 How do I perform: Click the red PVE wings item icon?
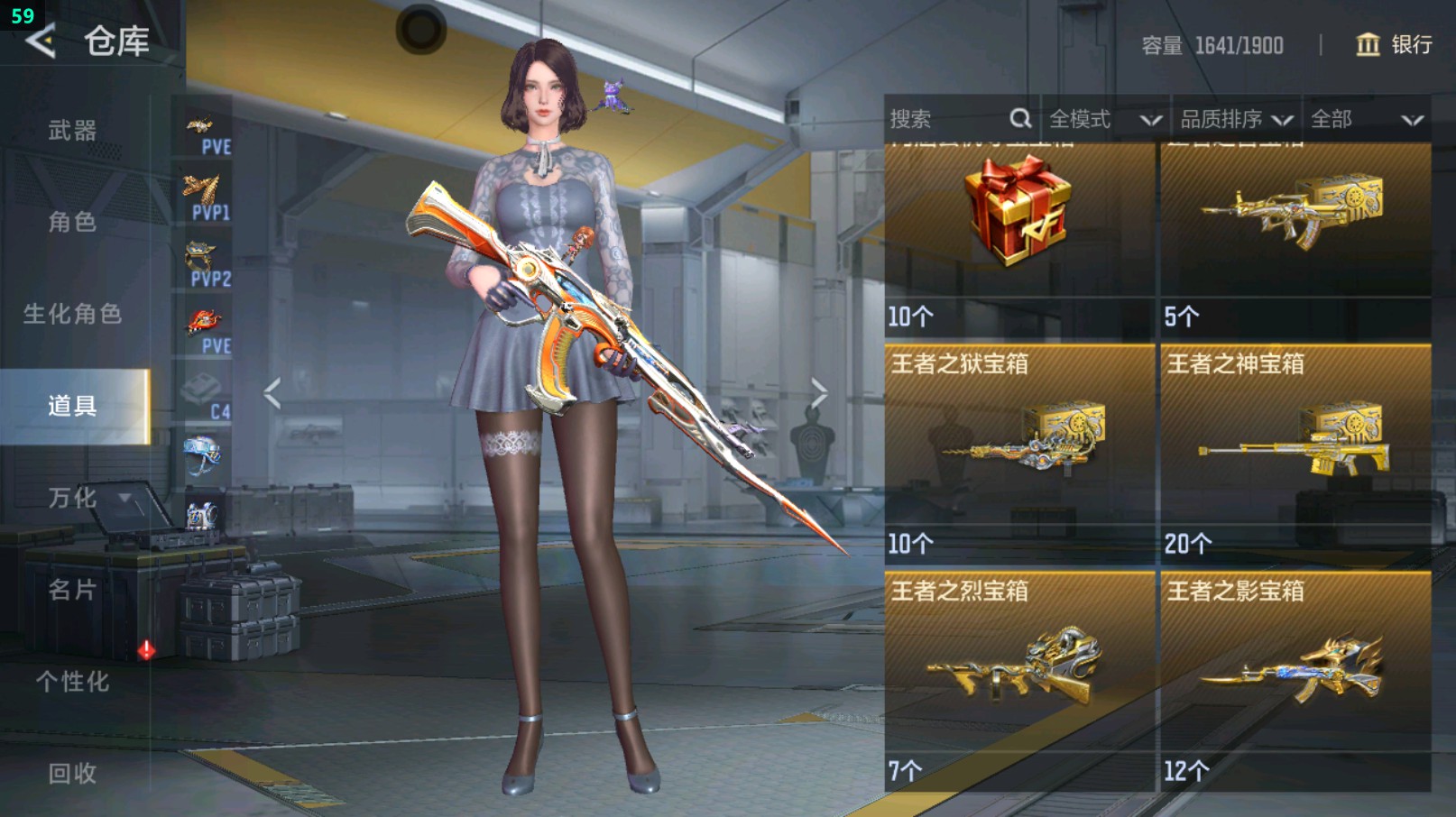coord(203,320)
